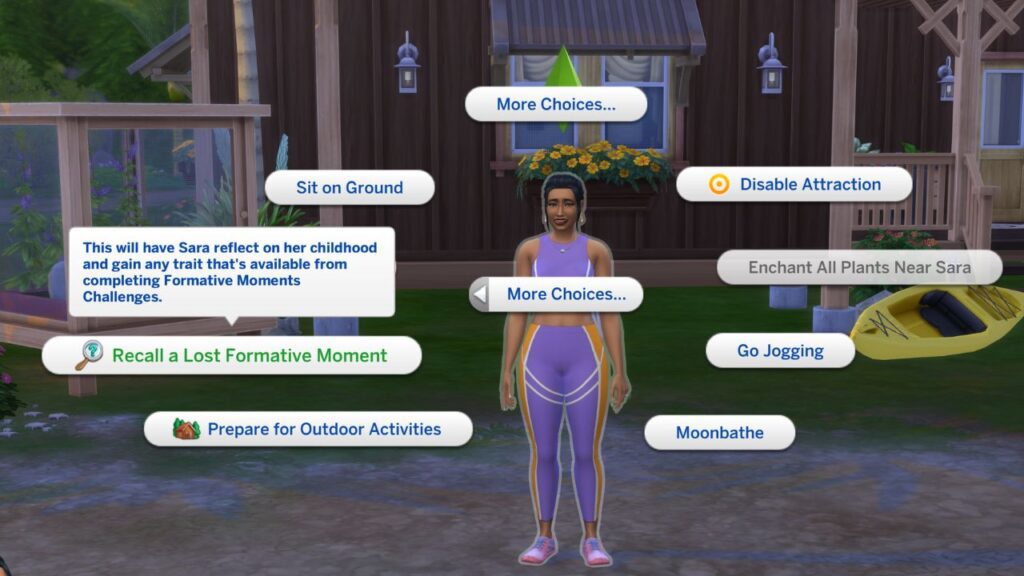Select Disable Attraction option
This screenshot has width=1024, height=576.
[794, 184]
